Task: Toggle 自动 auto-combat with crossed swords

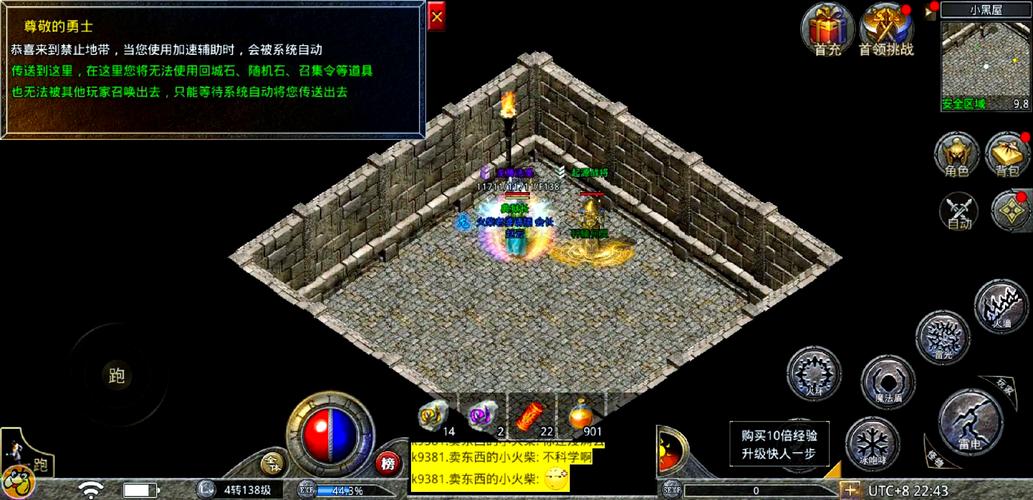Action: (x=959, y=208)
